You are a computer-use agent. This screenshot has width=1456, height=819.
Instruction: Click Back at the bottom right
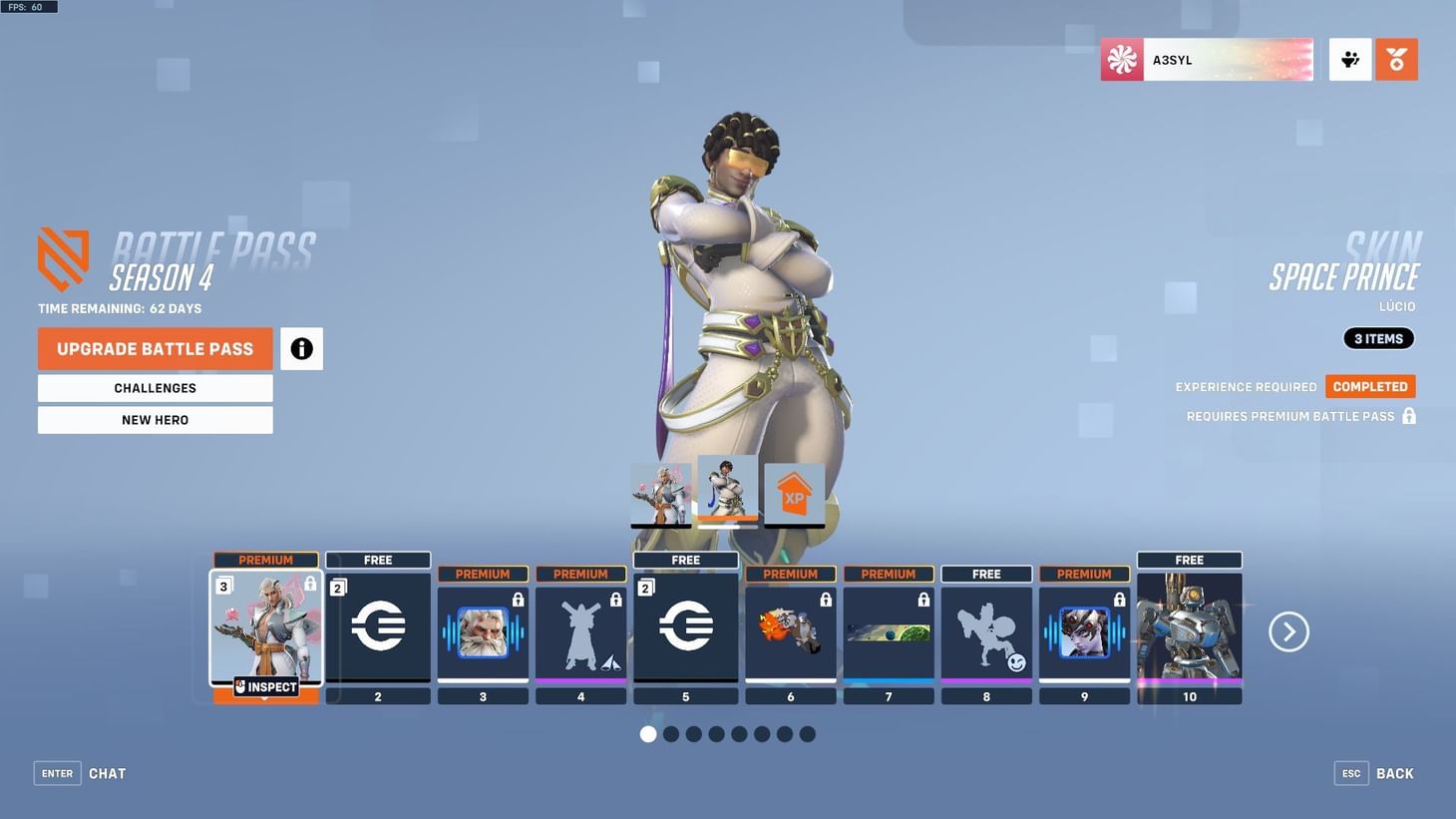1395,772
